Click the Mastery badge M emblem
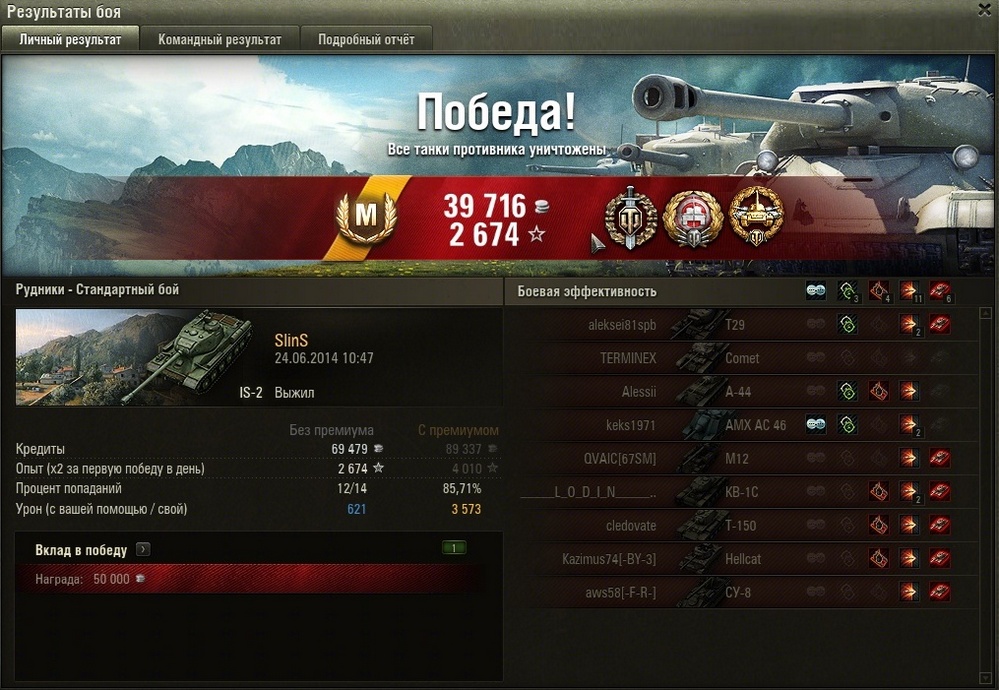 tap(366, 215)
